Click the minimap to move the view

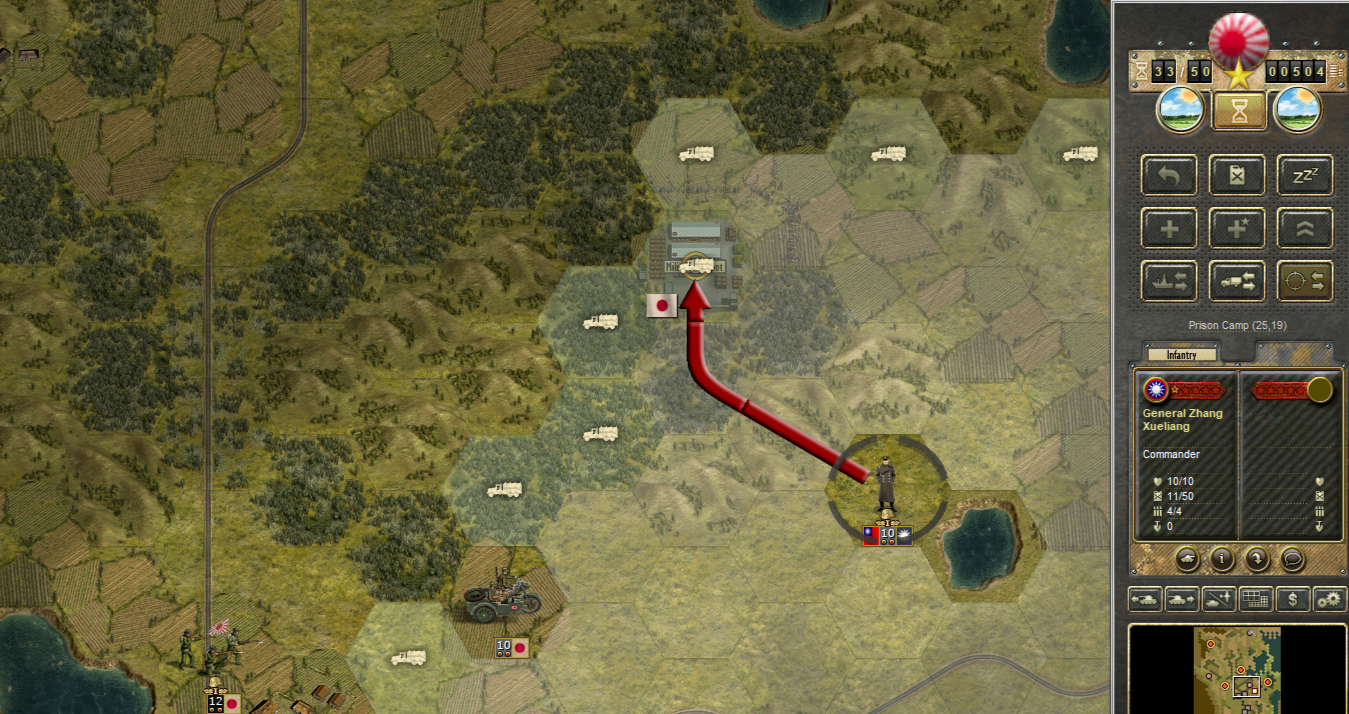(1239, 668)
